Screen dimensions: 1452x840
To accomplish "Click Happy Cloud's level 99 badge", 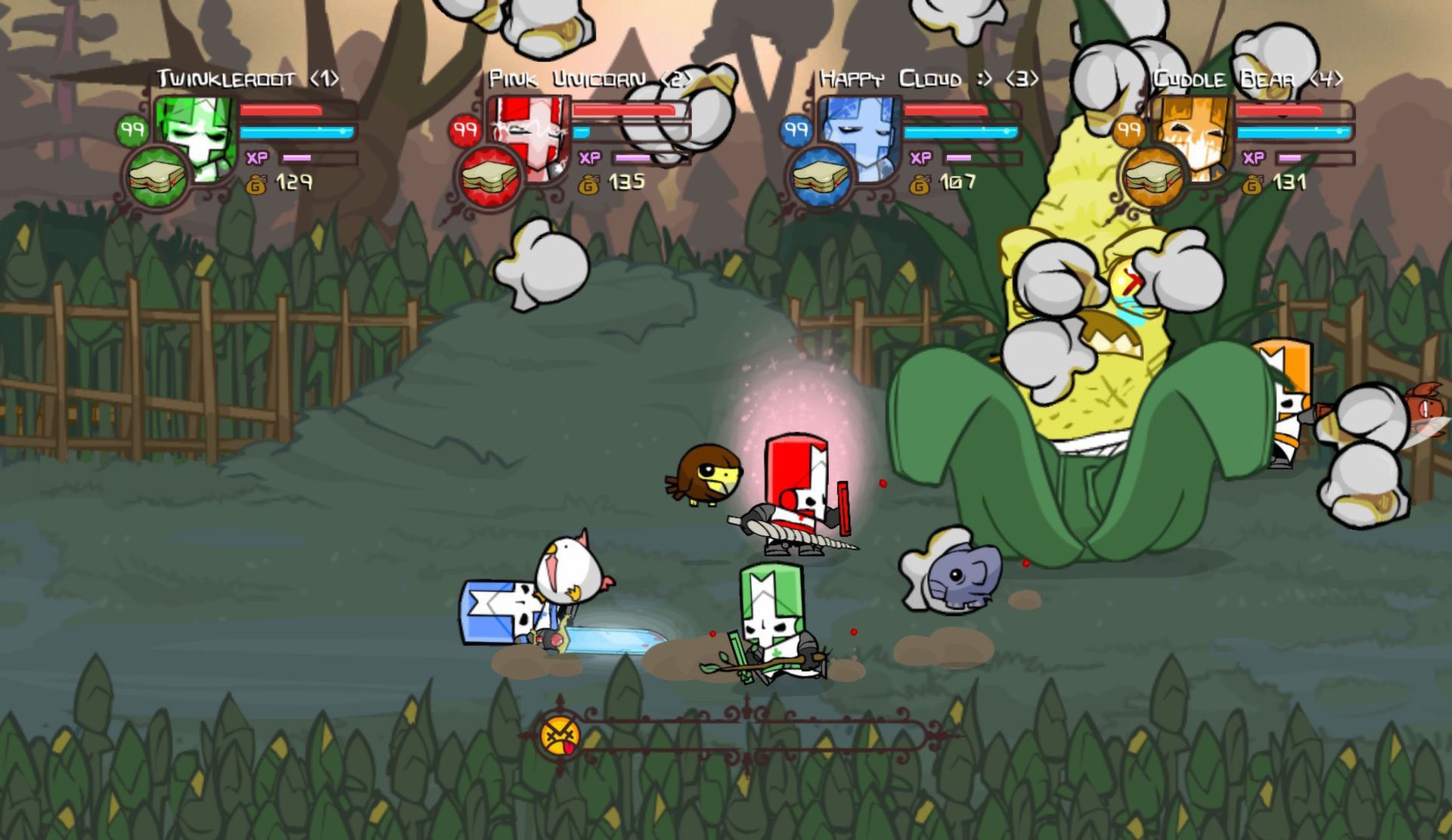I will pos(796,129).
